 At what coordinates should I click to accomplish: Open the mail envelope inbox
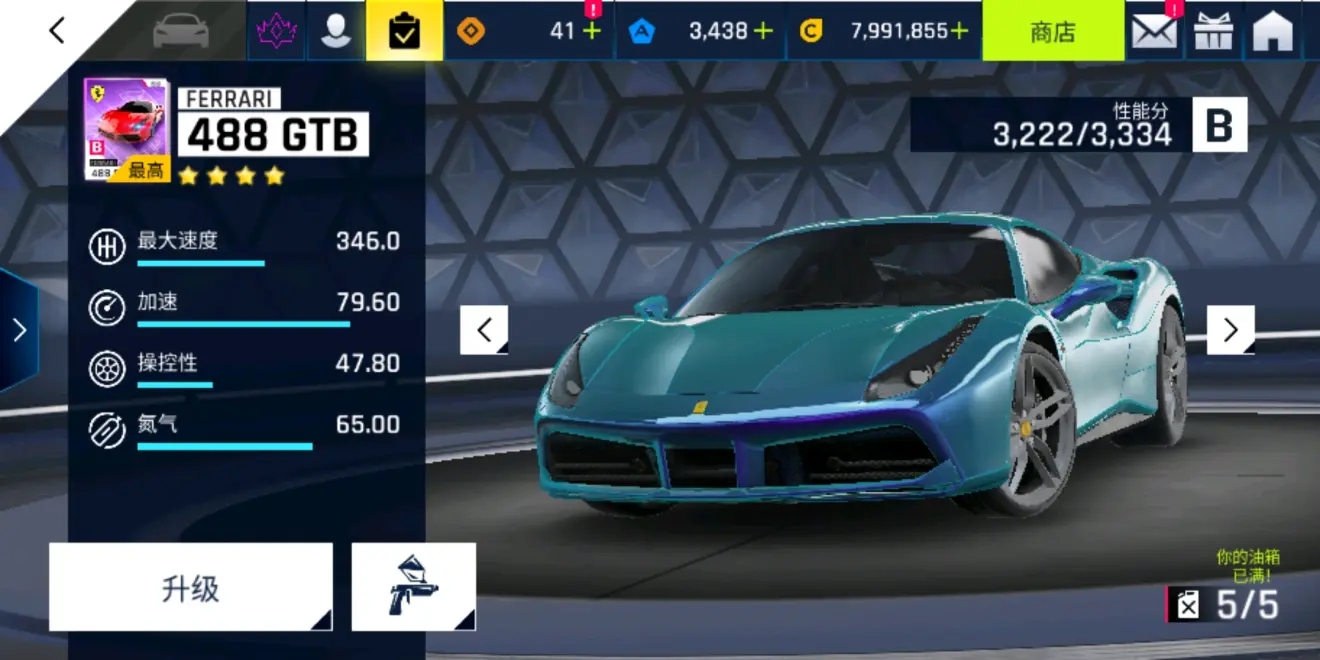click(x=1154, y=31)
